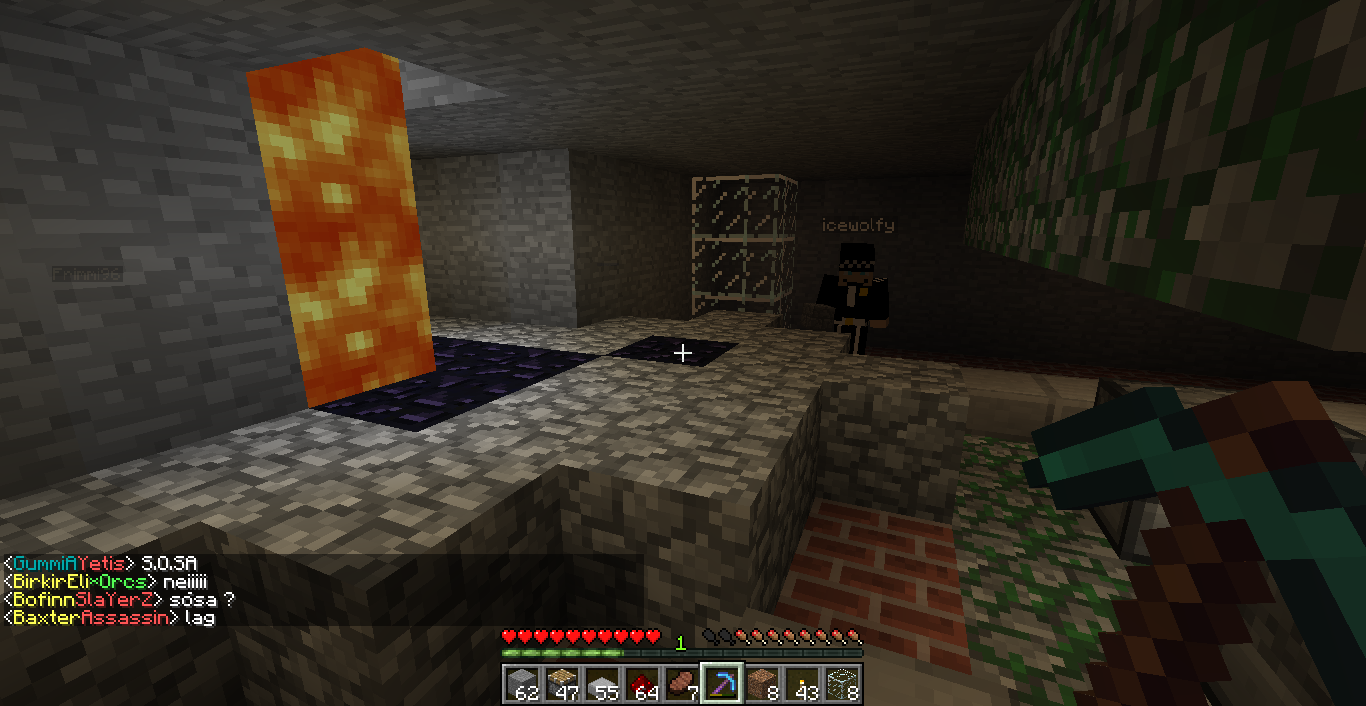Select the stone block stack of 62
The height and width of the screenshot is (706, 1366).
tap(522, 684)
